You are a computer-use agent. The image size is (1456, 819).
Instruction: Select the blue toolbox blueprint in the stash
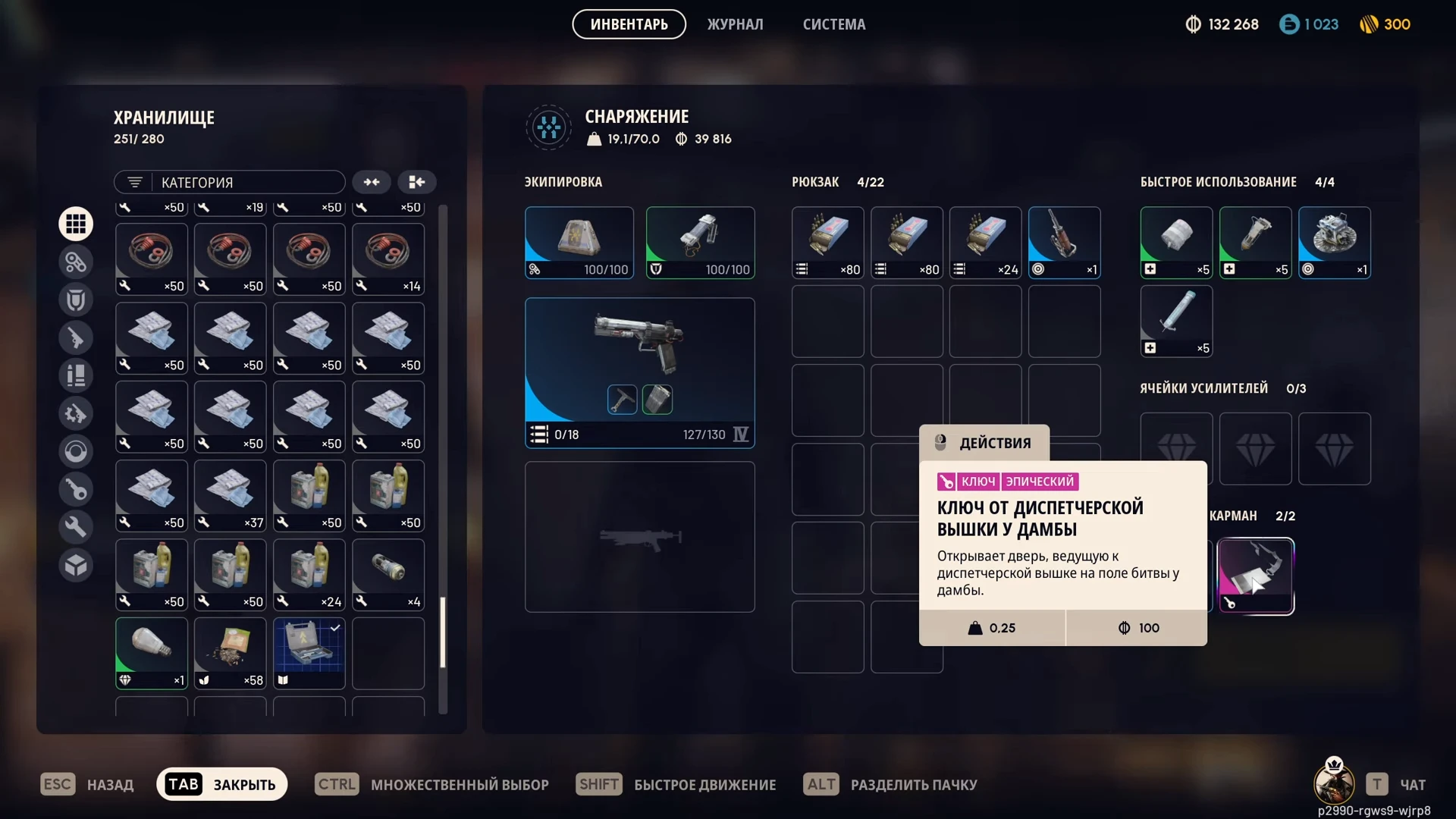pos(309,652)
